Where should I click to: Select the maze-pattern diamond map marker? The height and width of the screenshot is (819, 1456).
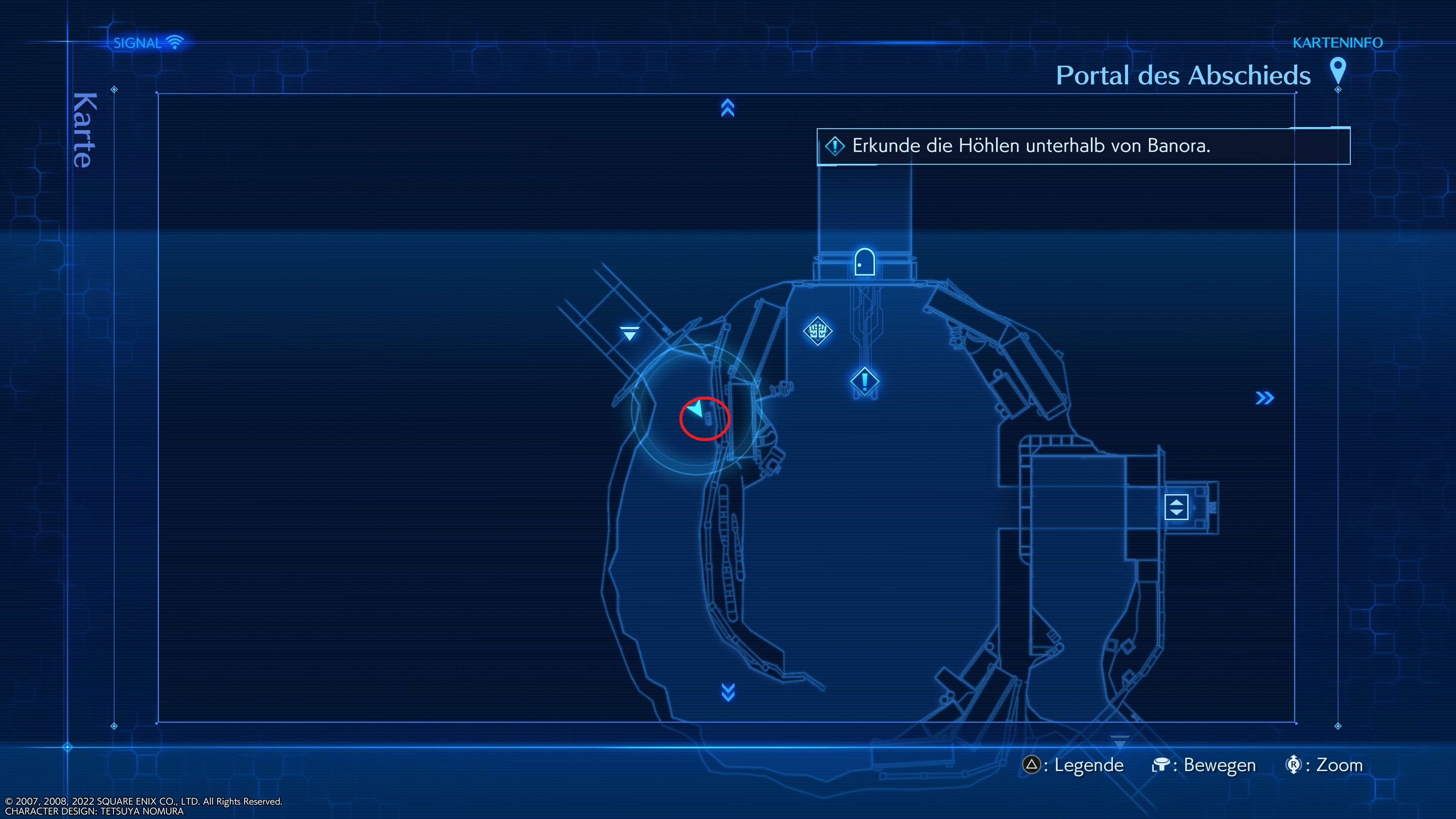coord(817,331)
